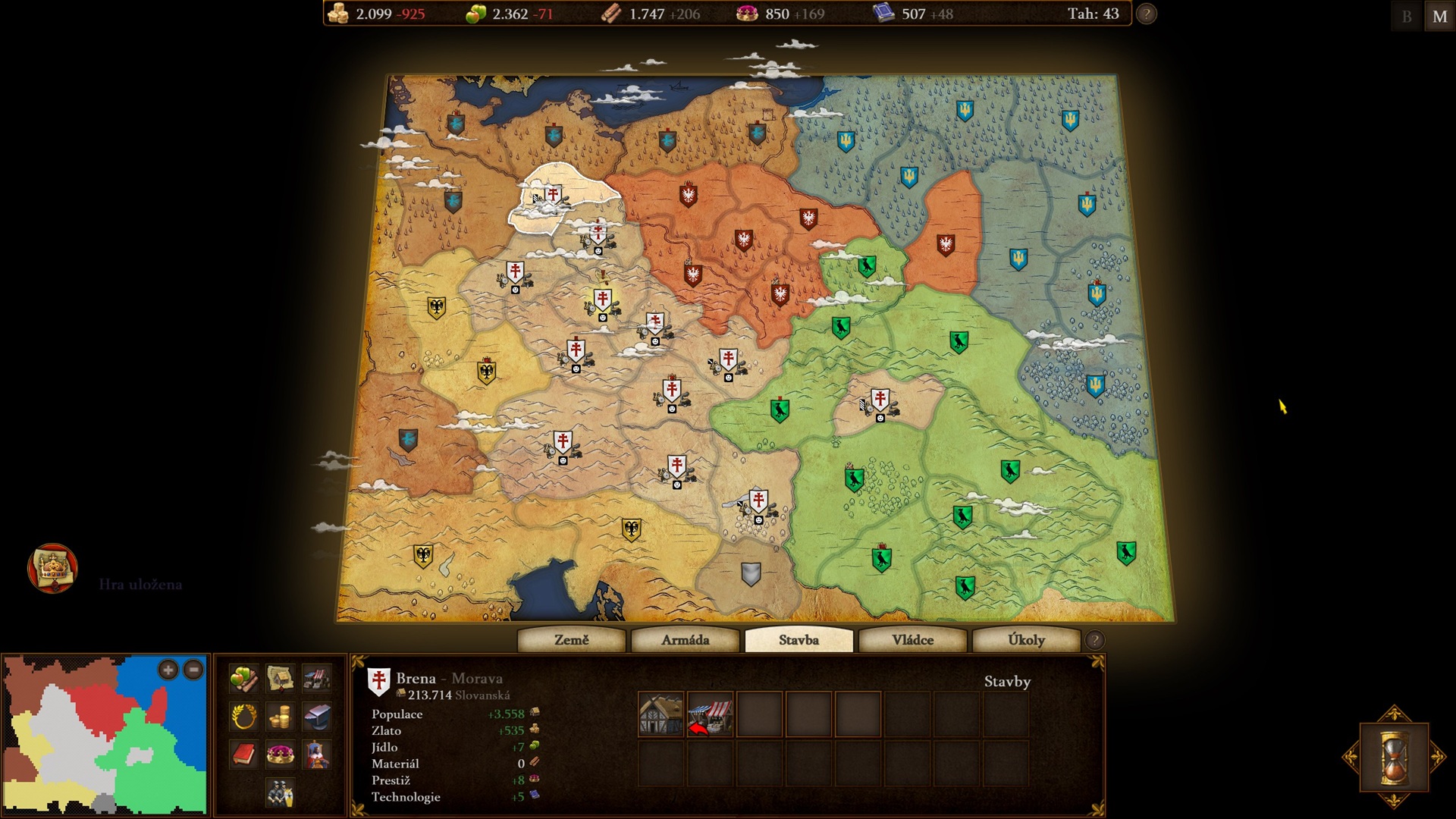Toggle the B button in the top corner
The height and width of the screenshot is (819, 1456).
click(x=1407, y=16)
